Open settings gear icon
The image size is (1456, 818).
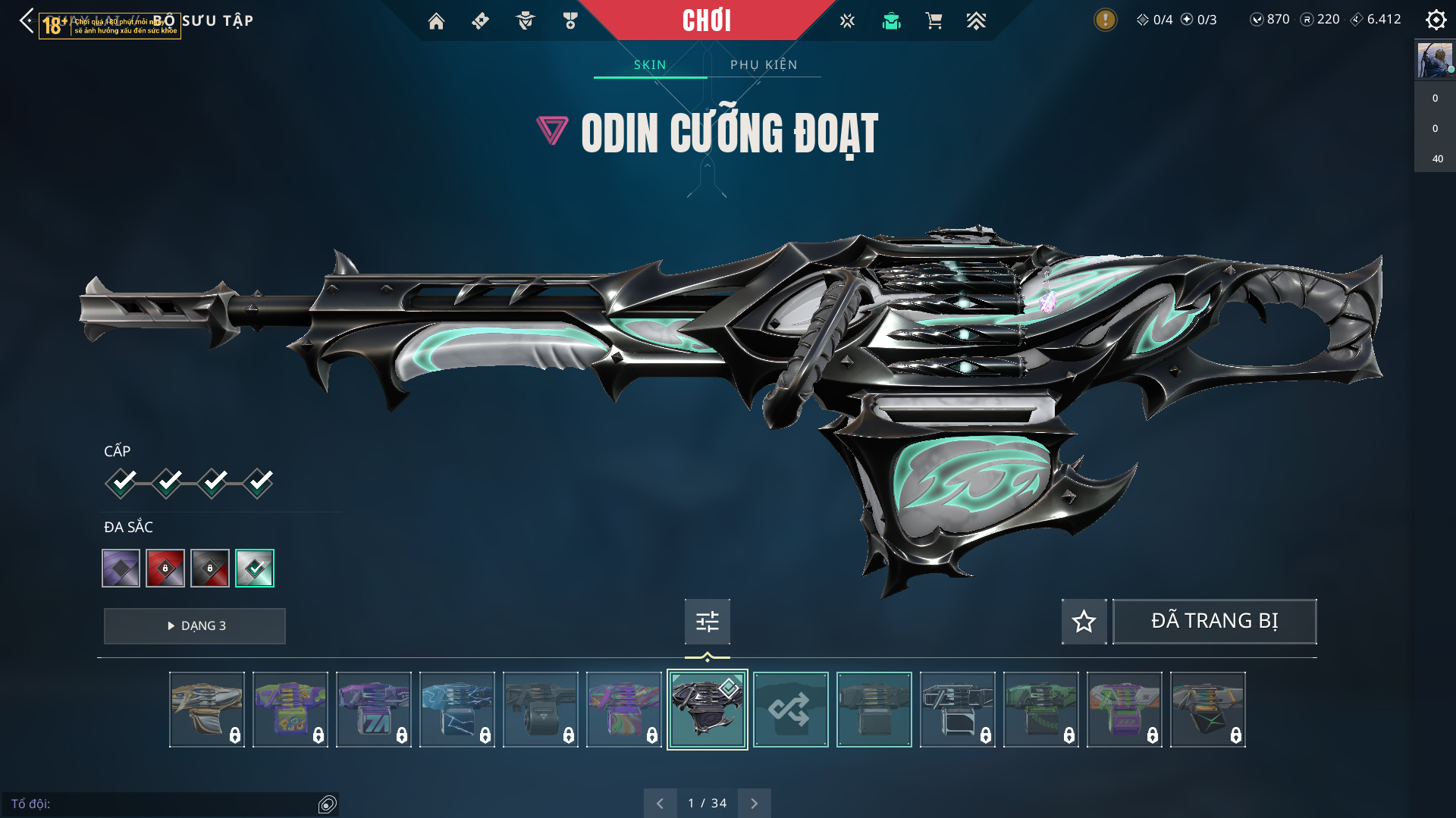1436,20
